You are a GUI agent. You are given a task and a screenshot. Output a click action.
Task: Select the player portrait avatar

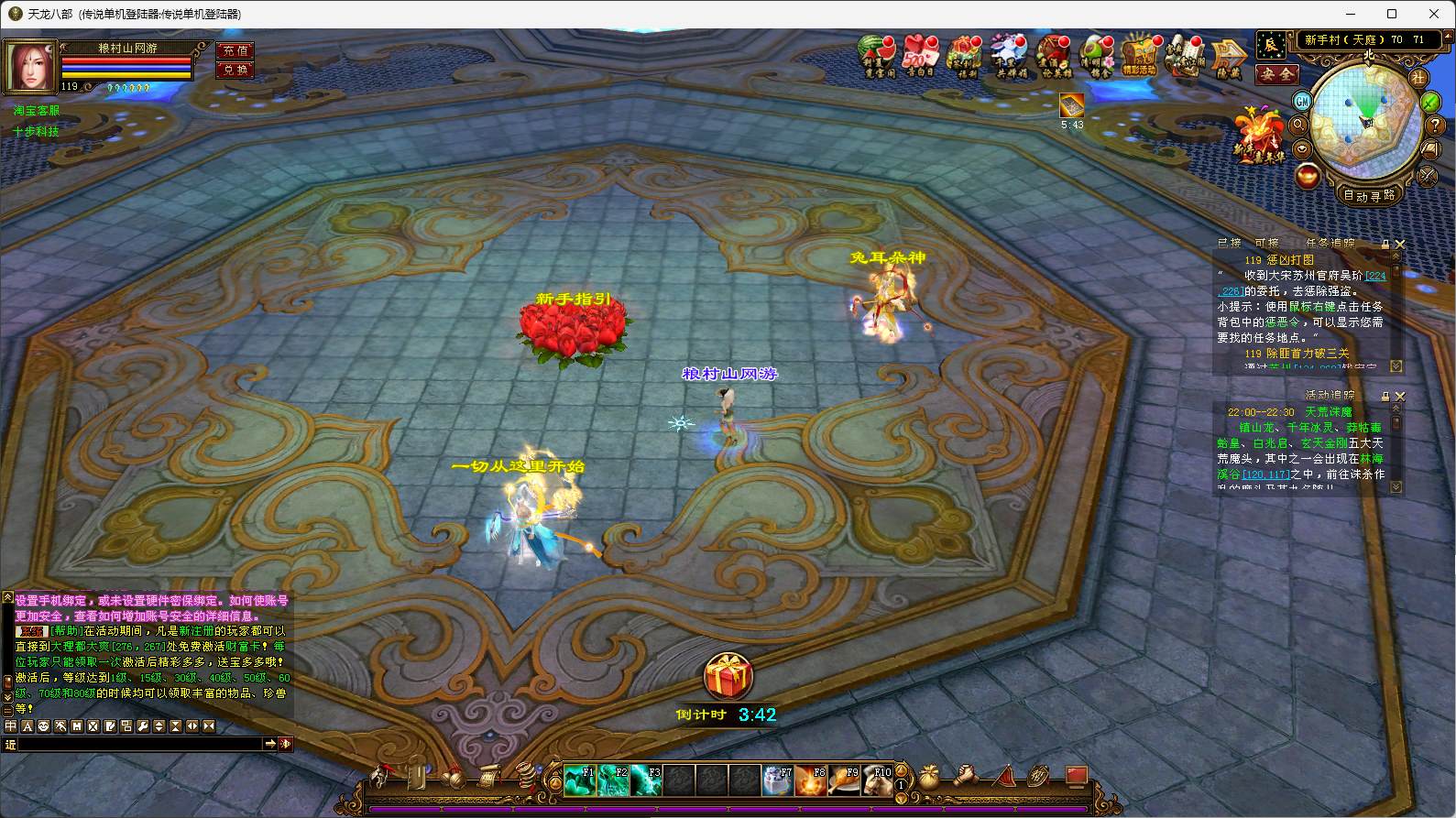point(30,66)
